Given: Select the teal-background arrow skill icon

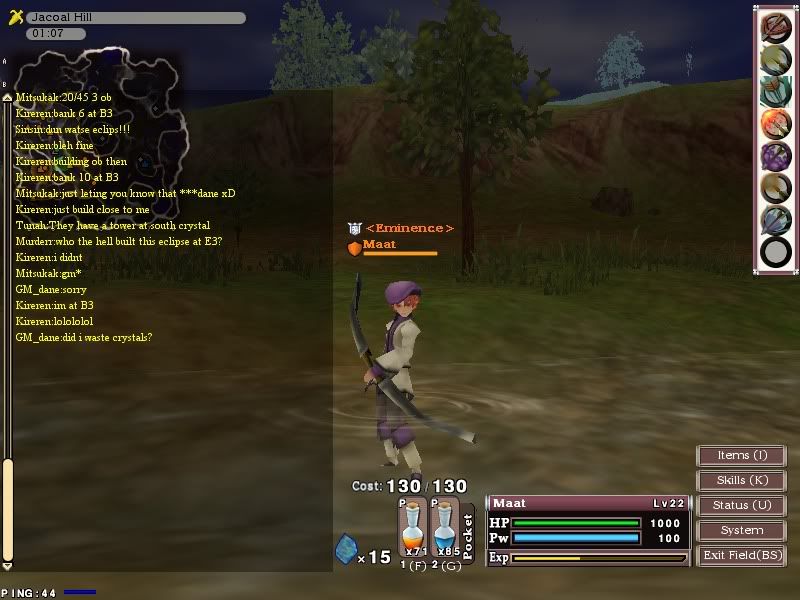Looking at the screenshot, I should coord(775,92).
